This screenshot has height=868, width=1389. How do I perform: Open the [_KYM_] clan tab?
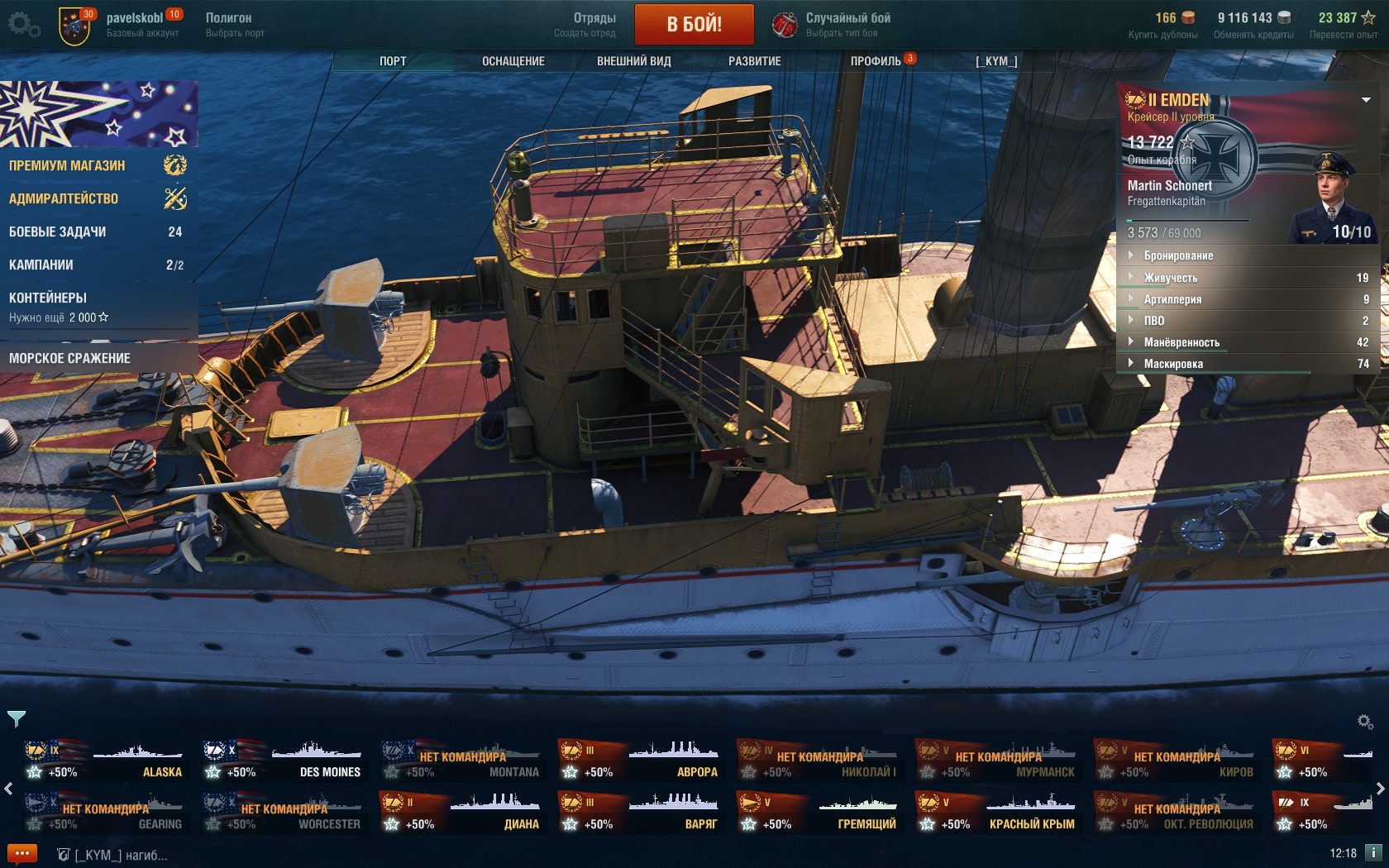tap(996, 61)
